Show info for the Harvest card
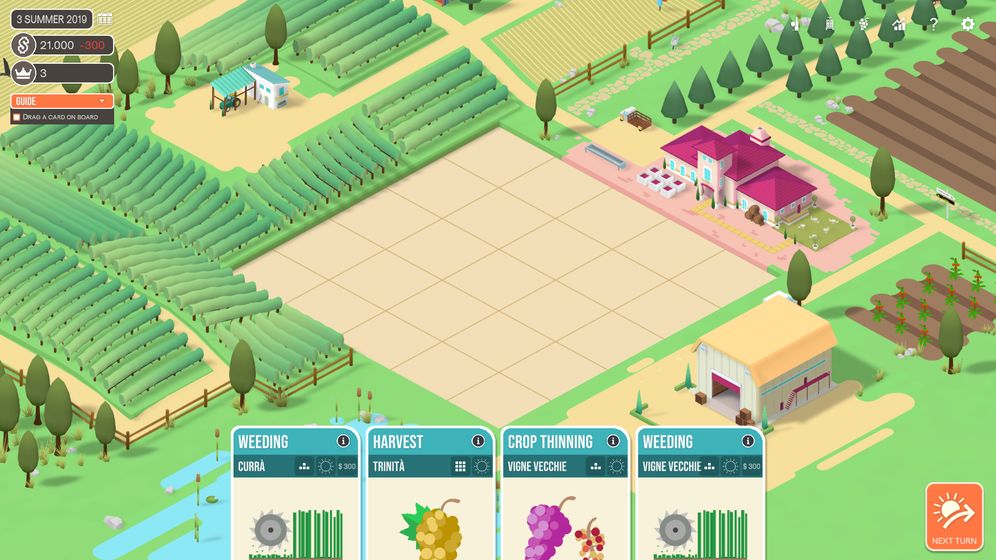996x560 pixels. tap(478, 441)
